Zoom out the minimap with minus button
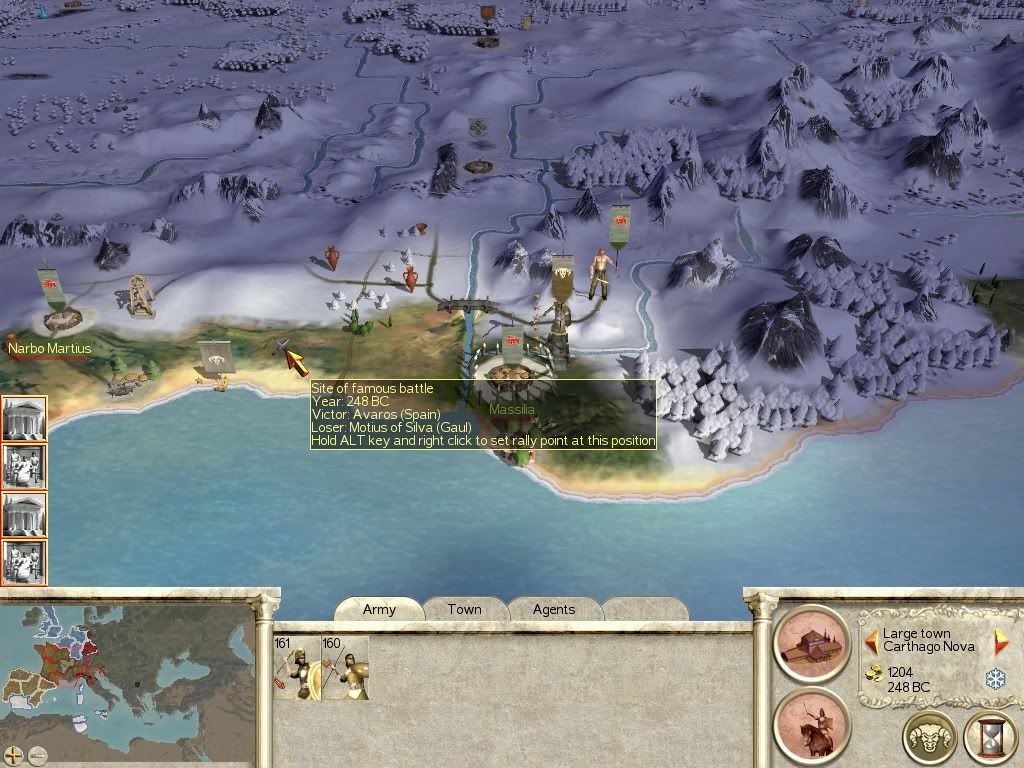The height and width of the screenshot is (768, 1024). (38, 755)
